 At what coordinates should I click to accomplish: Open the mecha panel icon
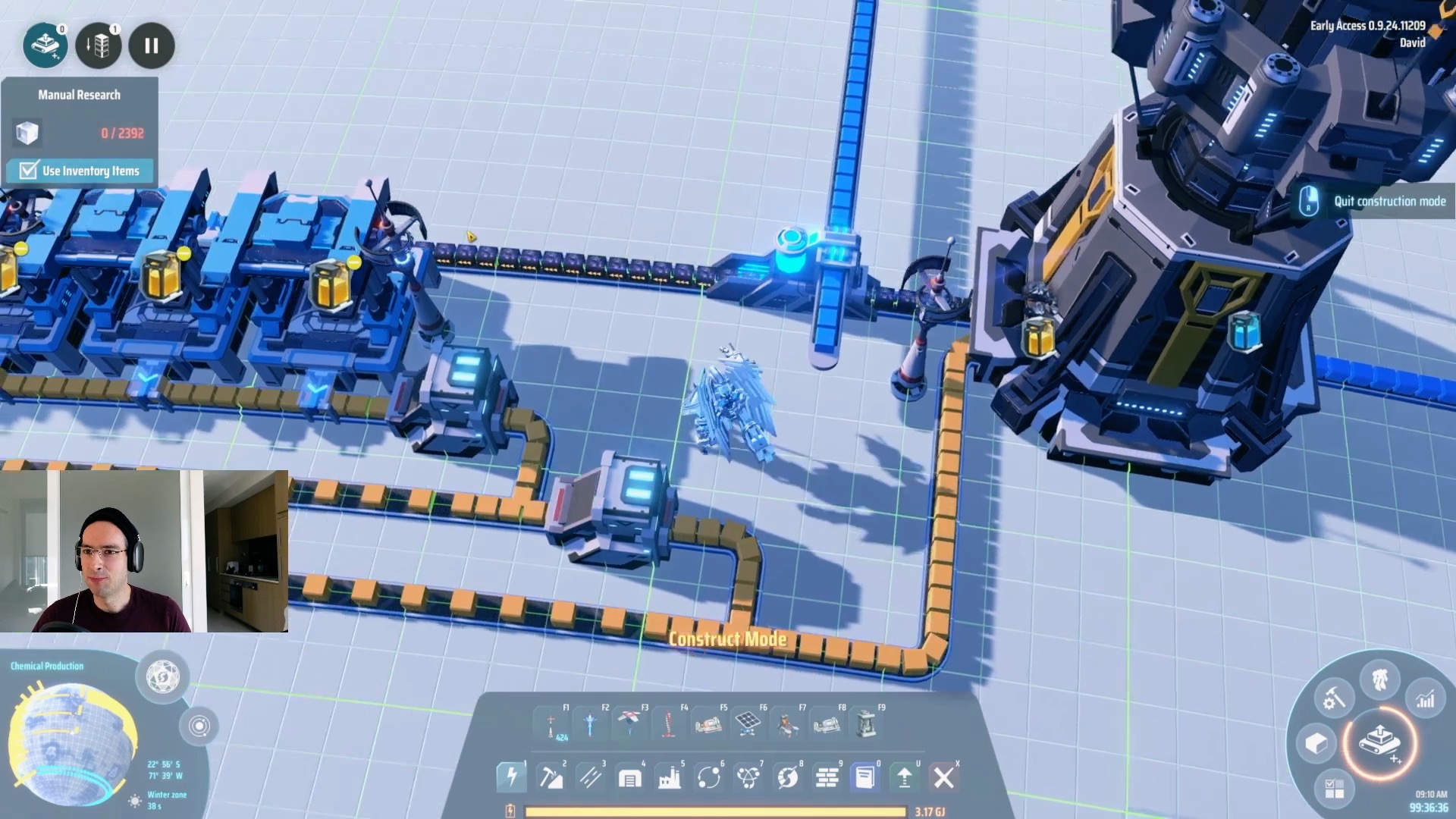(x=1379, y=679)
